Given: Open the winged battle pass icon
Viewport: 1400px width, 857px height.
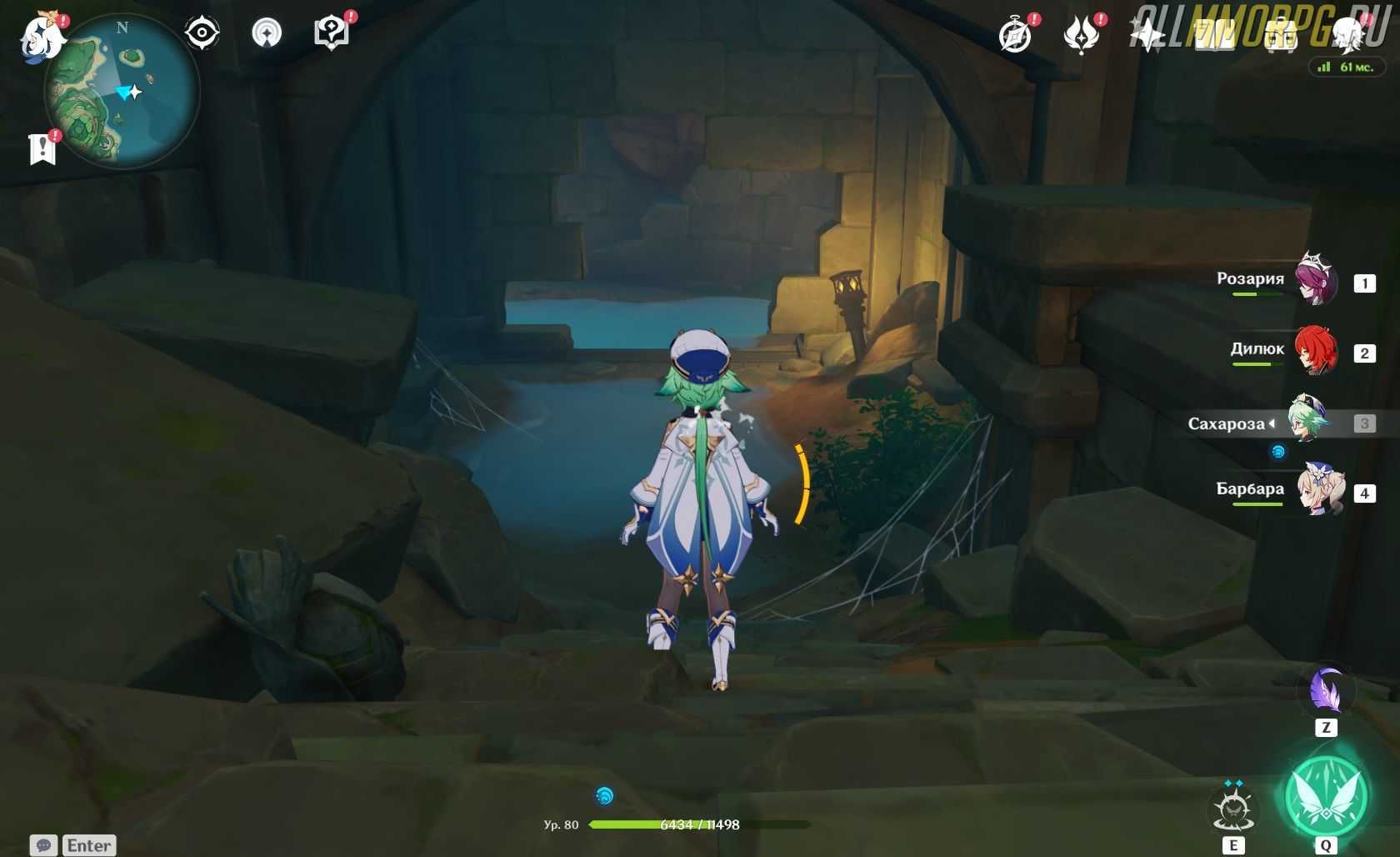Looking at the screenshot, I should pos(1081,36).
